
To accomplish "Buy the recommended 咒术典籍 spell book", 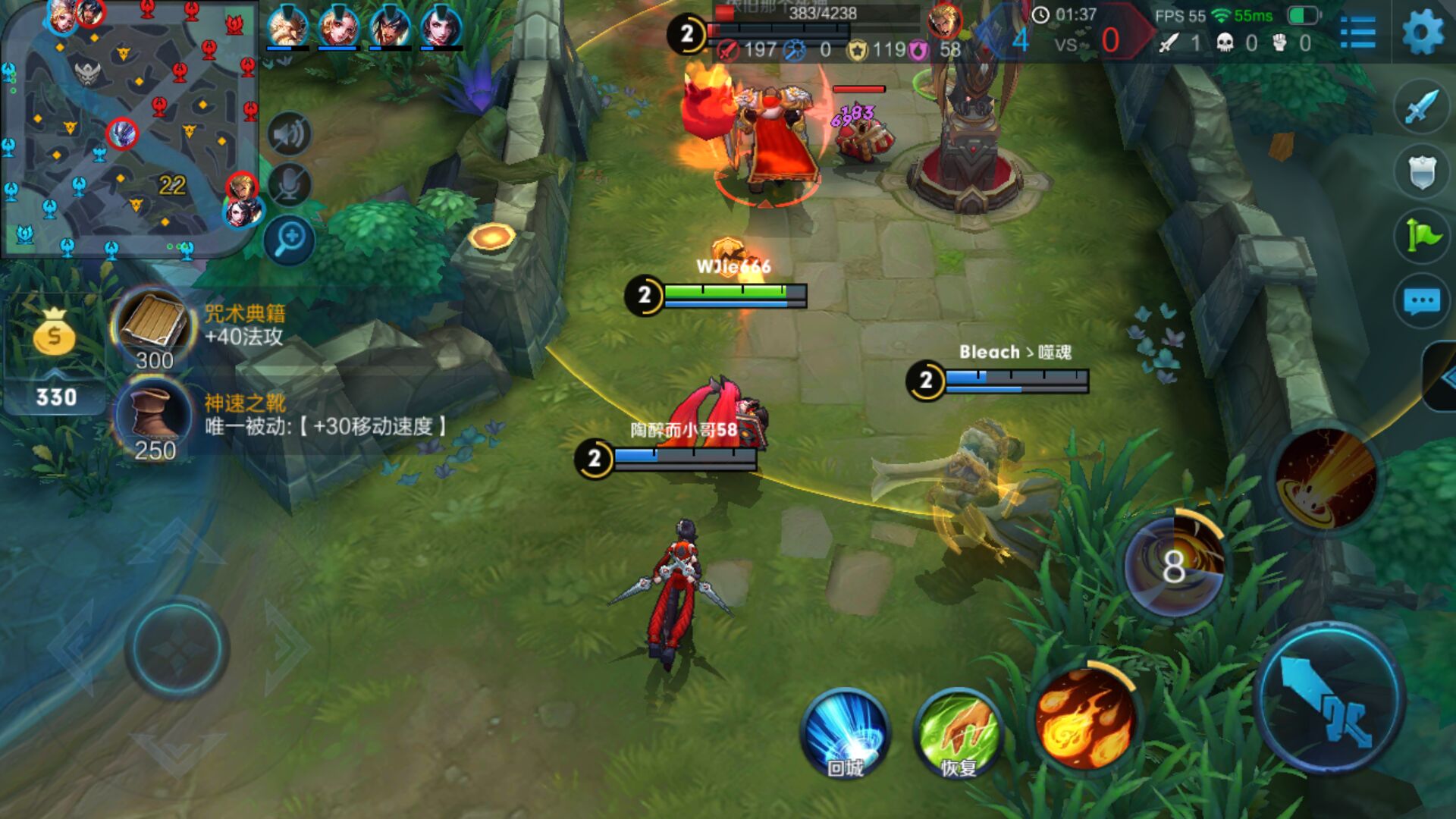I will pyautogui.click(x=153, y=326).
